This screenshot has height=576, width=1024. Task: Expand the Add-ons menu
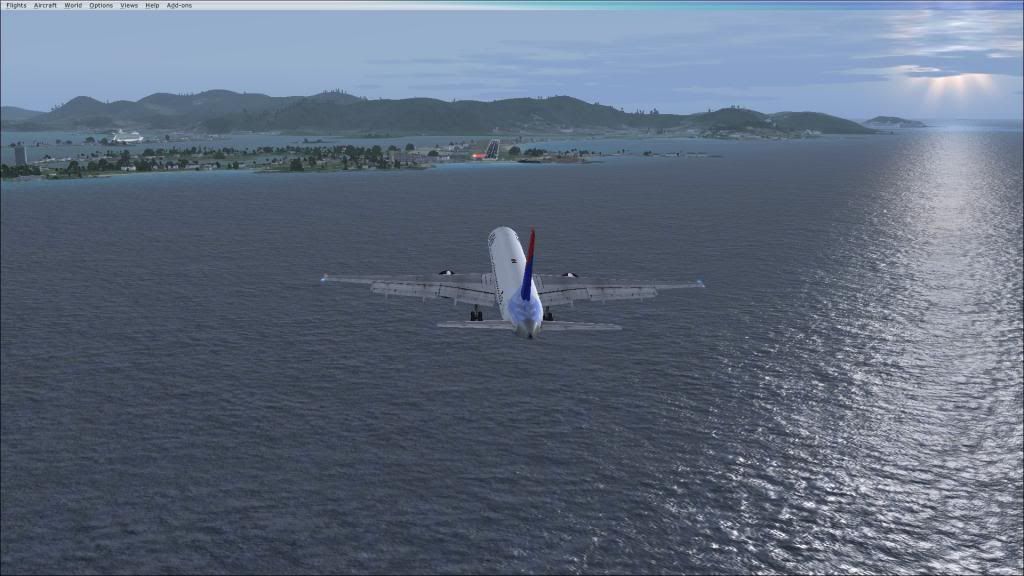pos(179,5)
